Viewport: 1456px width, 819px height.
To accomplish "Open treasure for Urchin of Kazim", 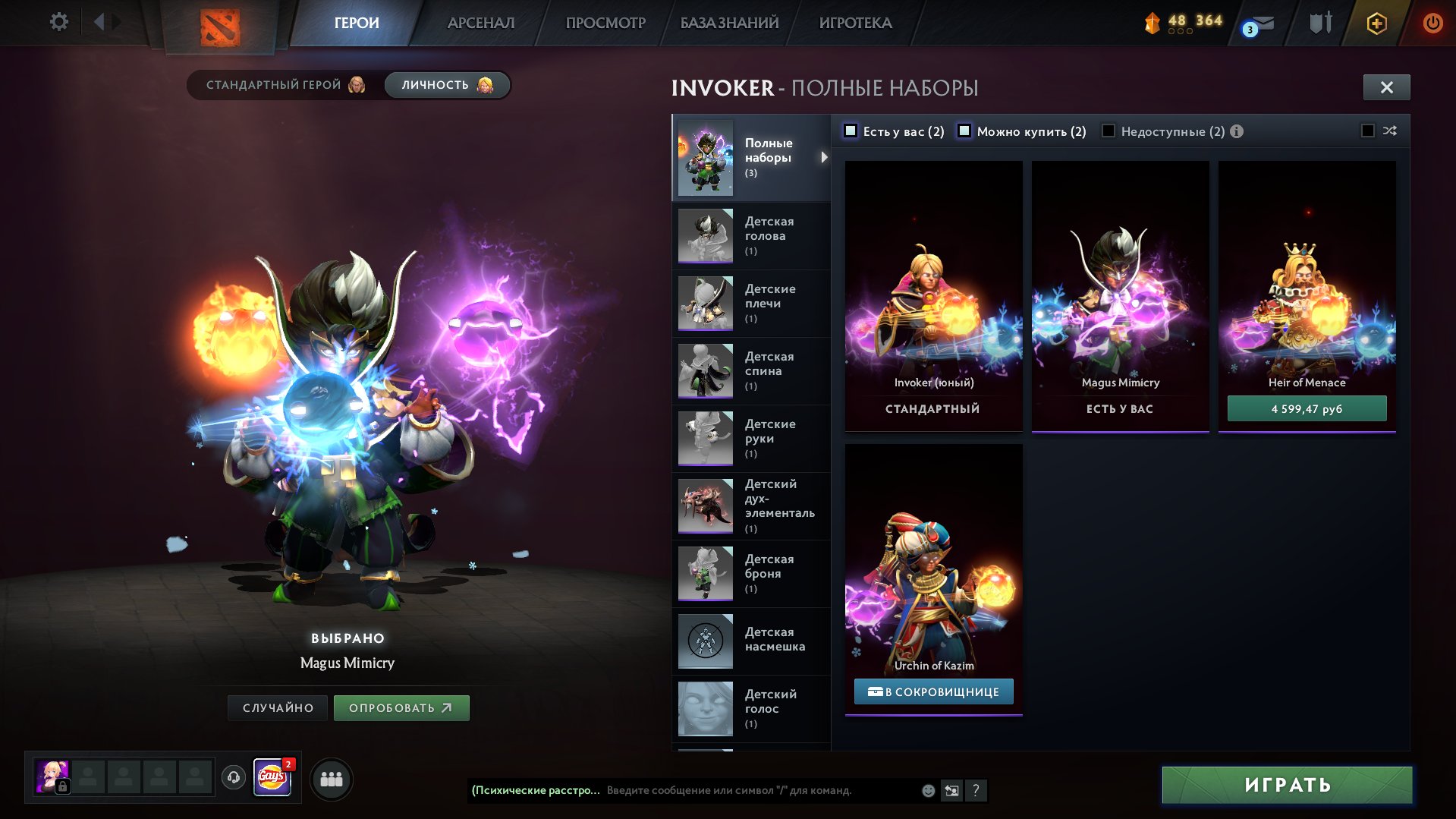I will coord(933,691).
